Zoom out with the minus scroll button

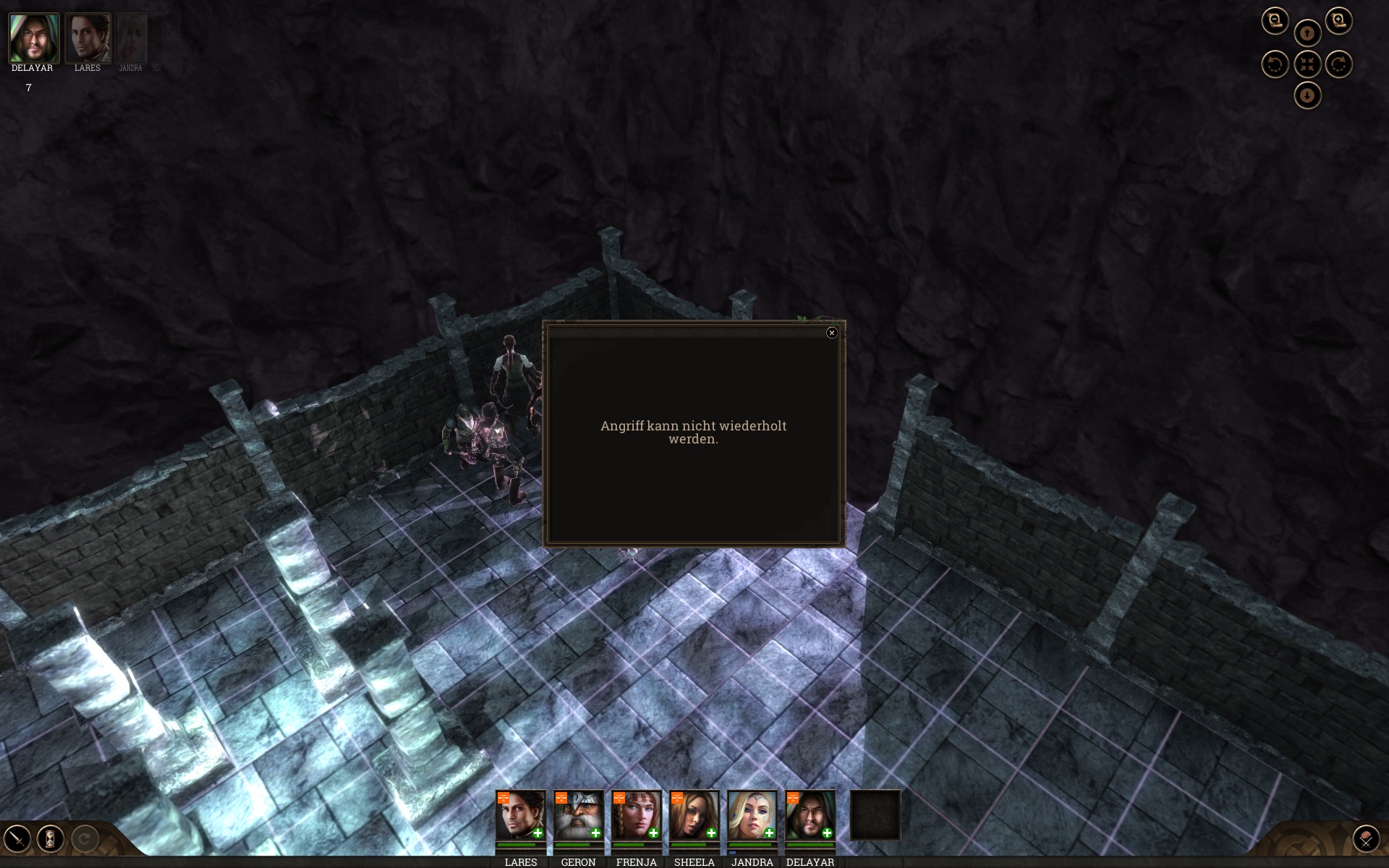pyautogui.click(x=1275, y=20)
